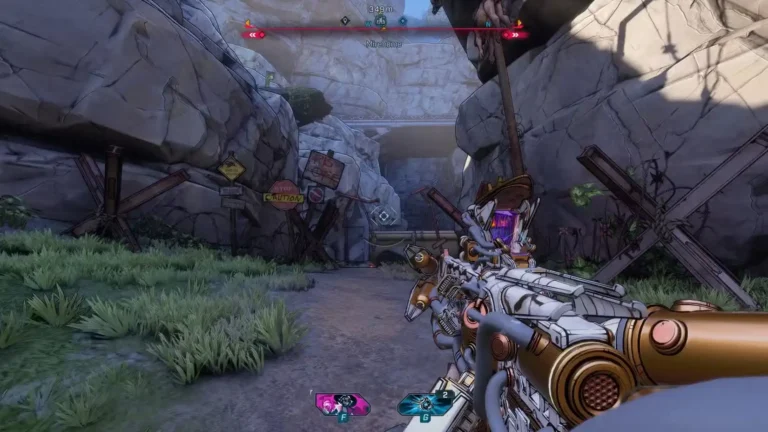This screenshot has width=768, height=432.
Task: Select the 349 m objective compass marker
Action: click(x=380, y=19)
